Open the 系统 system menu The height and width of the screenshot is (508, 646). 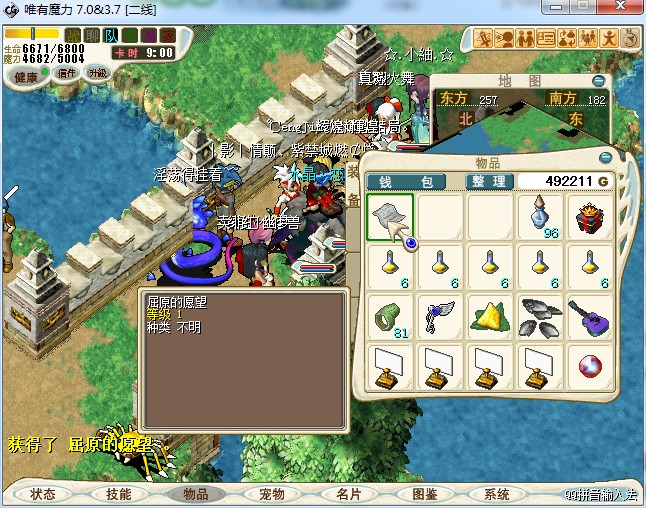pyautogui.click(x=497, y=494)
